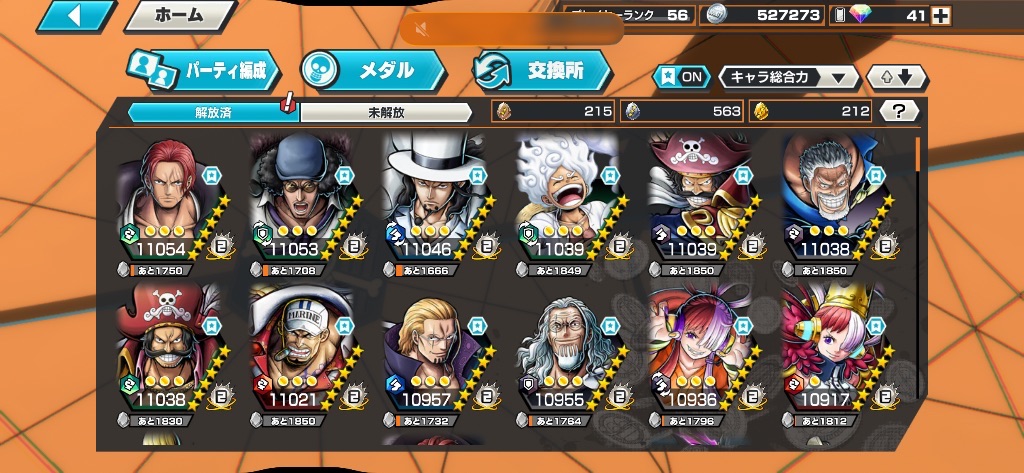Open the キャラ総合力 sort dropdown
This screenshot has height=473, width=1024.
tap(788, 77)
